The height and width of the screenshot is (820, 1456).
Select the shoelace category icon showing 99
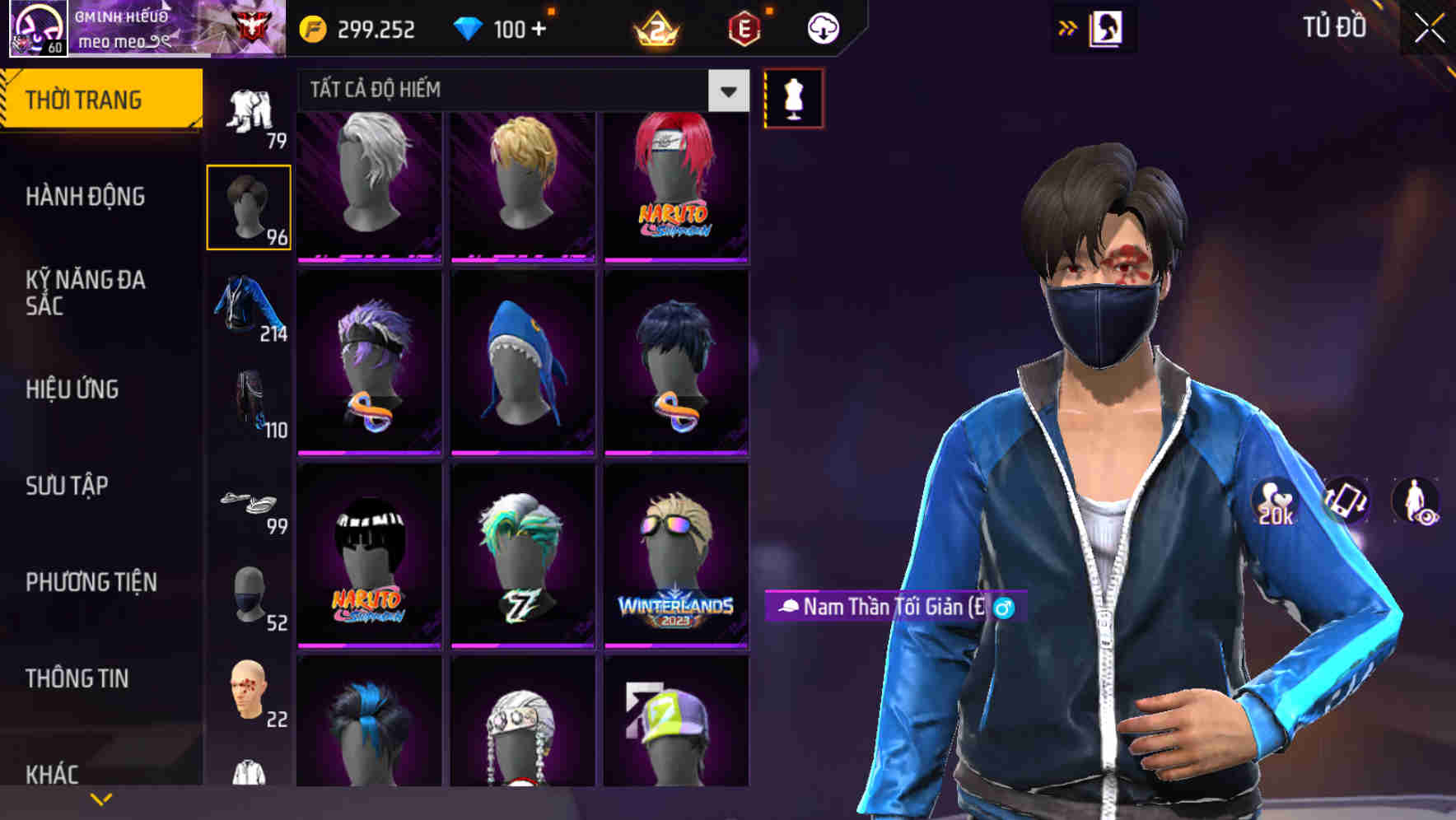click(250, 502)
